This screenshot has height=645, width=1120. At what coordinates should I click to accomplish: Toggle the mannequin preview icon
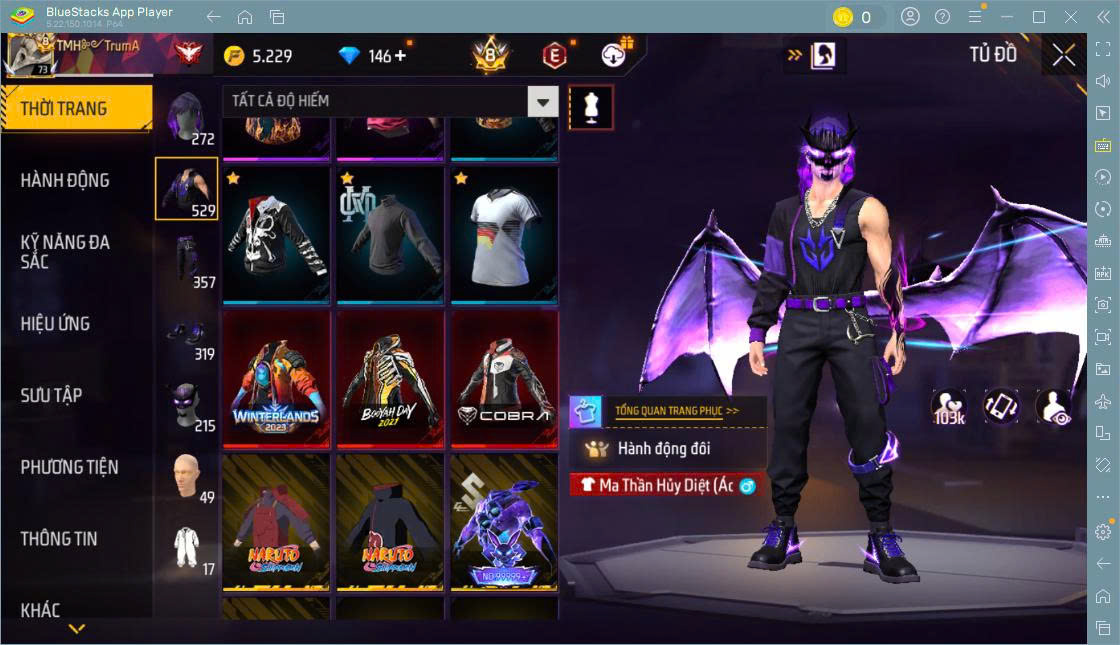point(590,107)
